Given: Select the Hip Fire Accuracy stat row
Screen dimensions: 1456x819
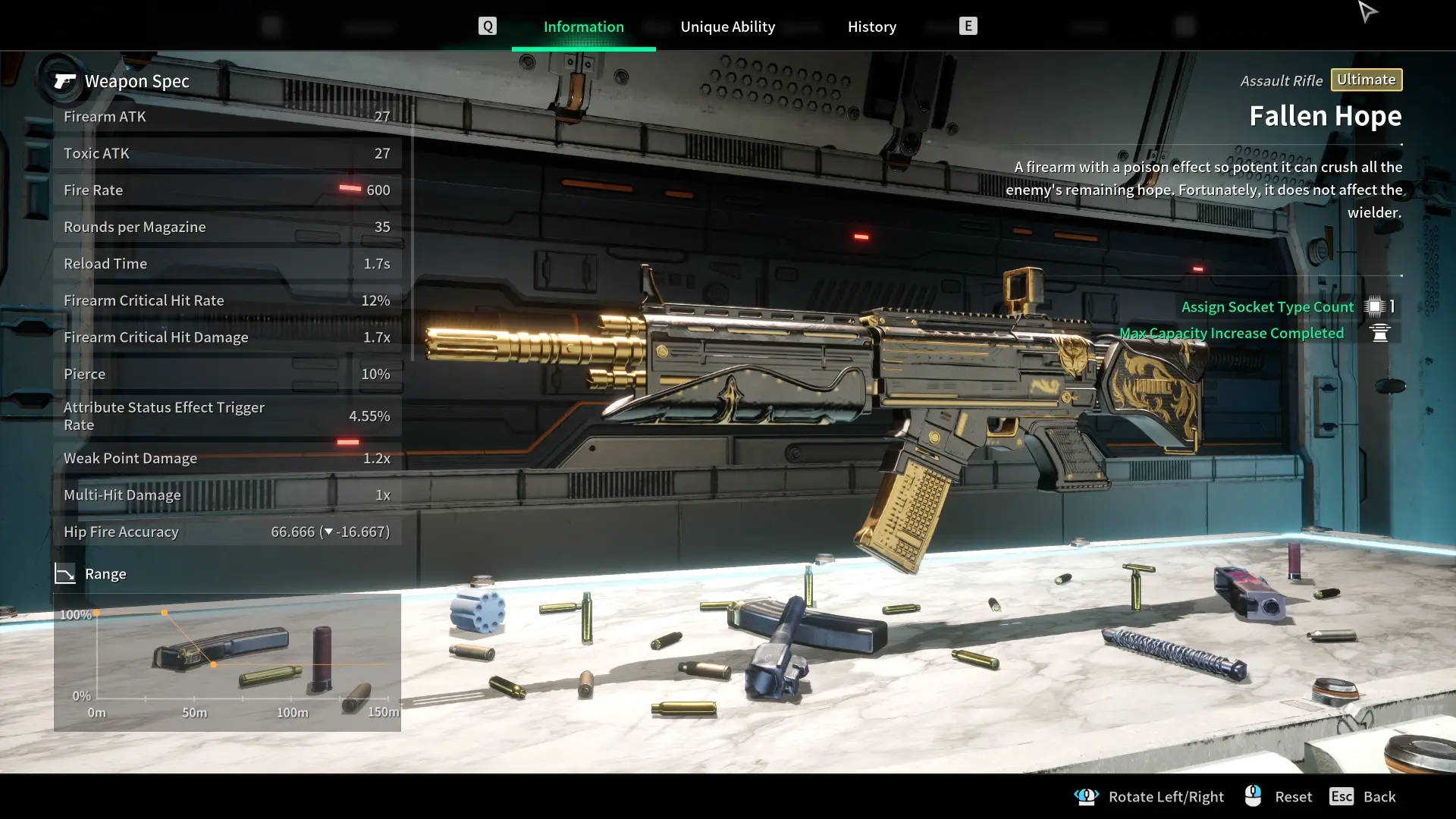Looking at the screenshot, I should [x=227, y=532].
